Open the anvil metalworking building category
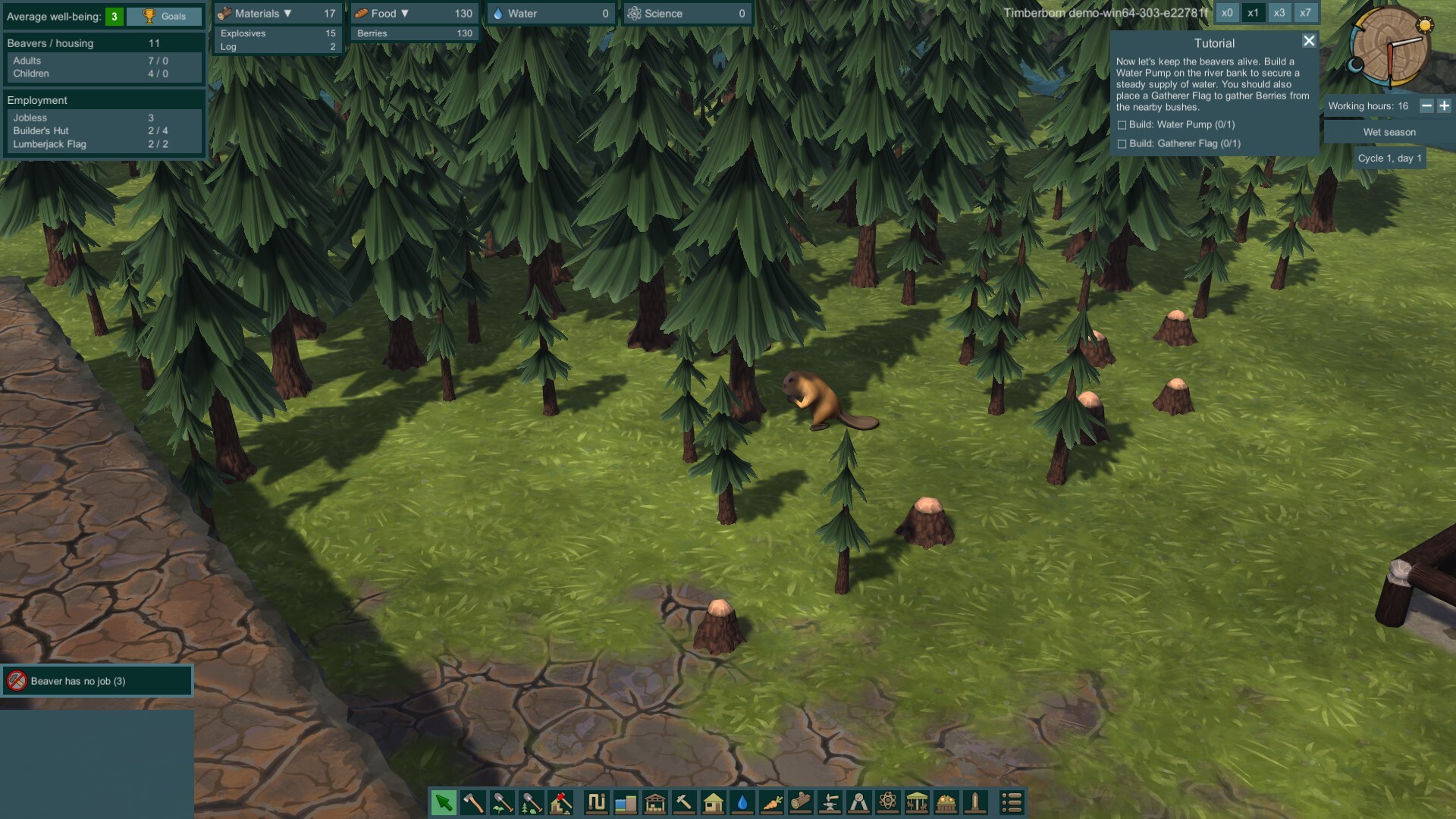 coord(830,802)
